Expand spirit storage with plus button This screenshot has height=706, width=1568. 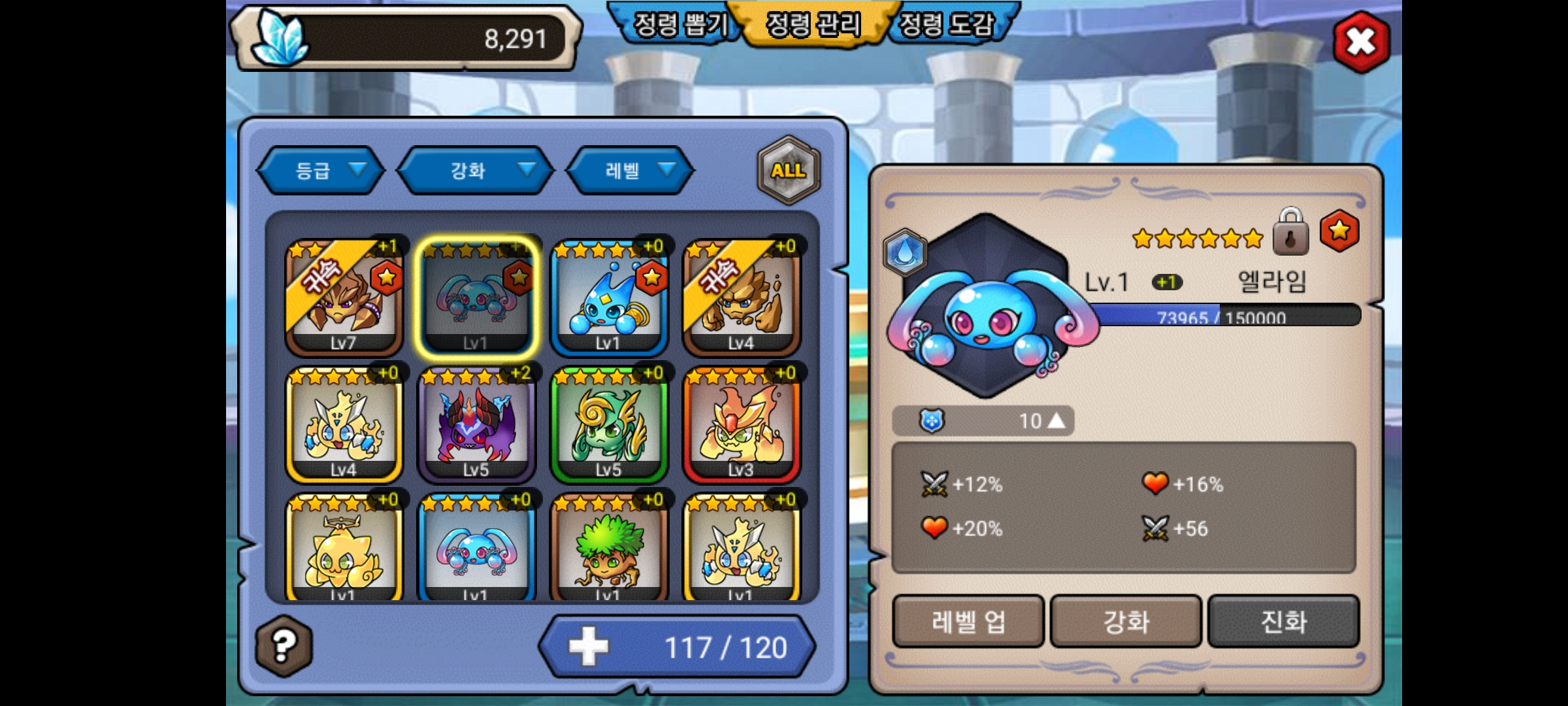click(588, 647)
